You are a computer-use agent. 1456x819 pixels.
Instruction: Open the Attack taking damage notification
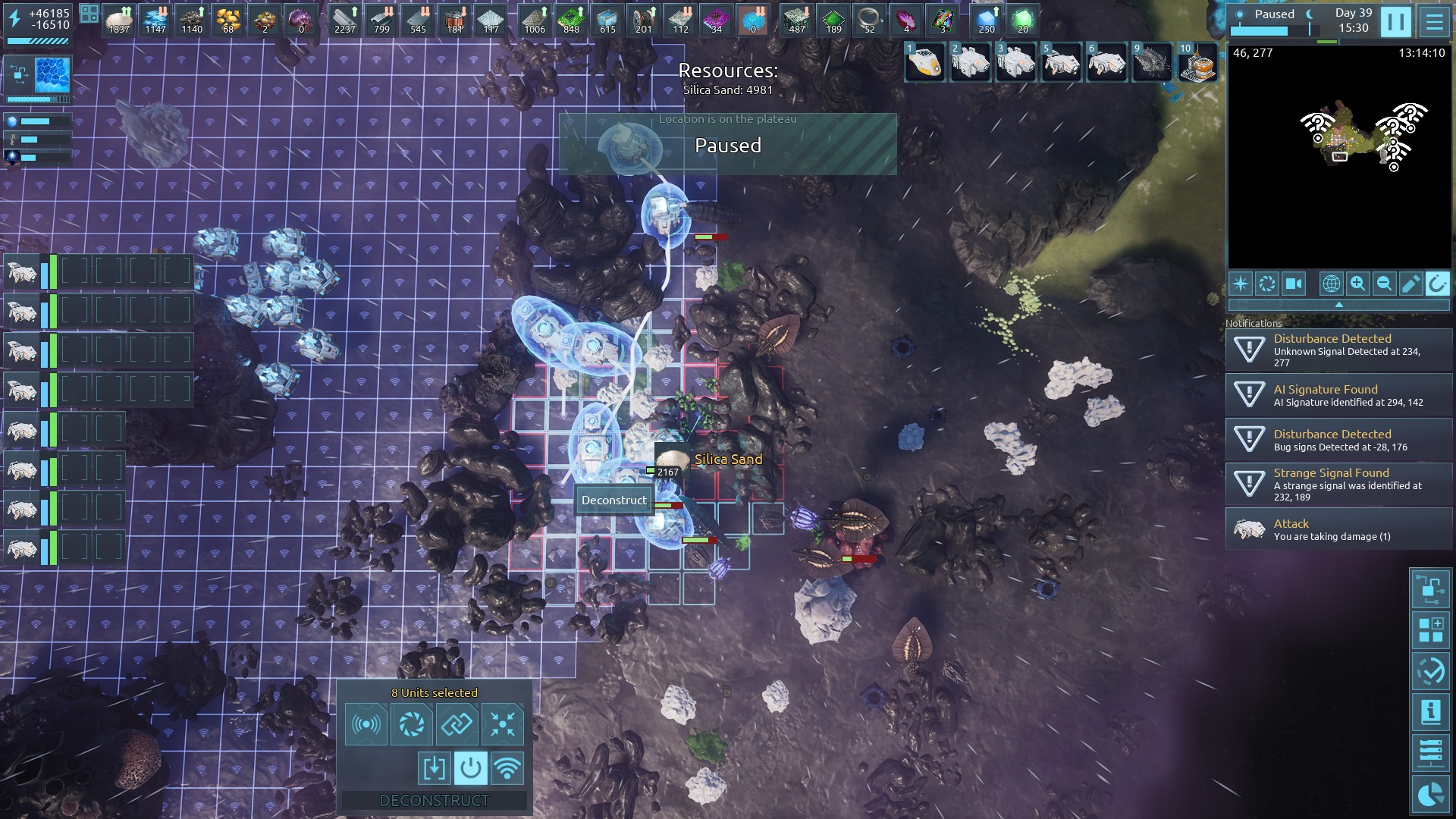[1338, 529]
